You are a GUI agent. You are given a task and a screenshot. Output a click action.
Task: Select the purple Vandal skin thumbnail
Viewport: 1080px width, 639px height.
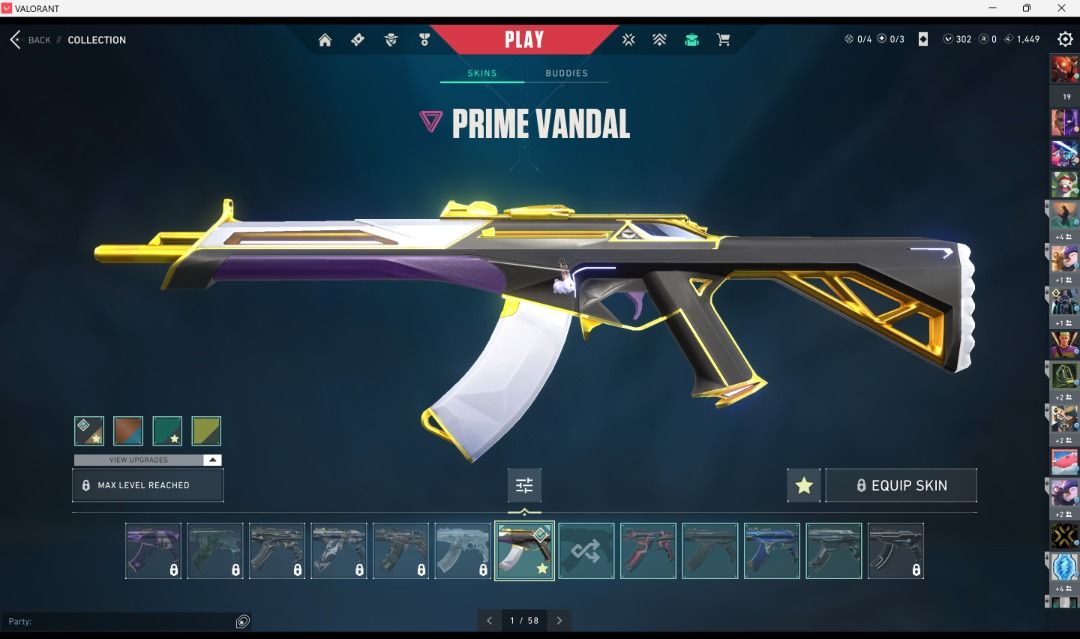[x=153, y=551]
